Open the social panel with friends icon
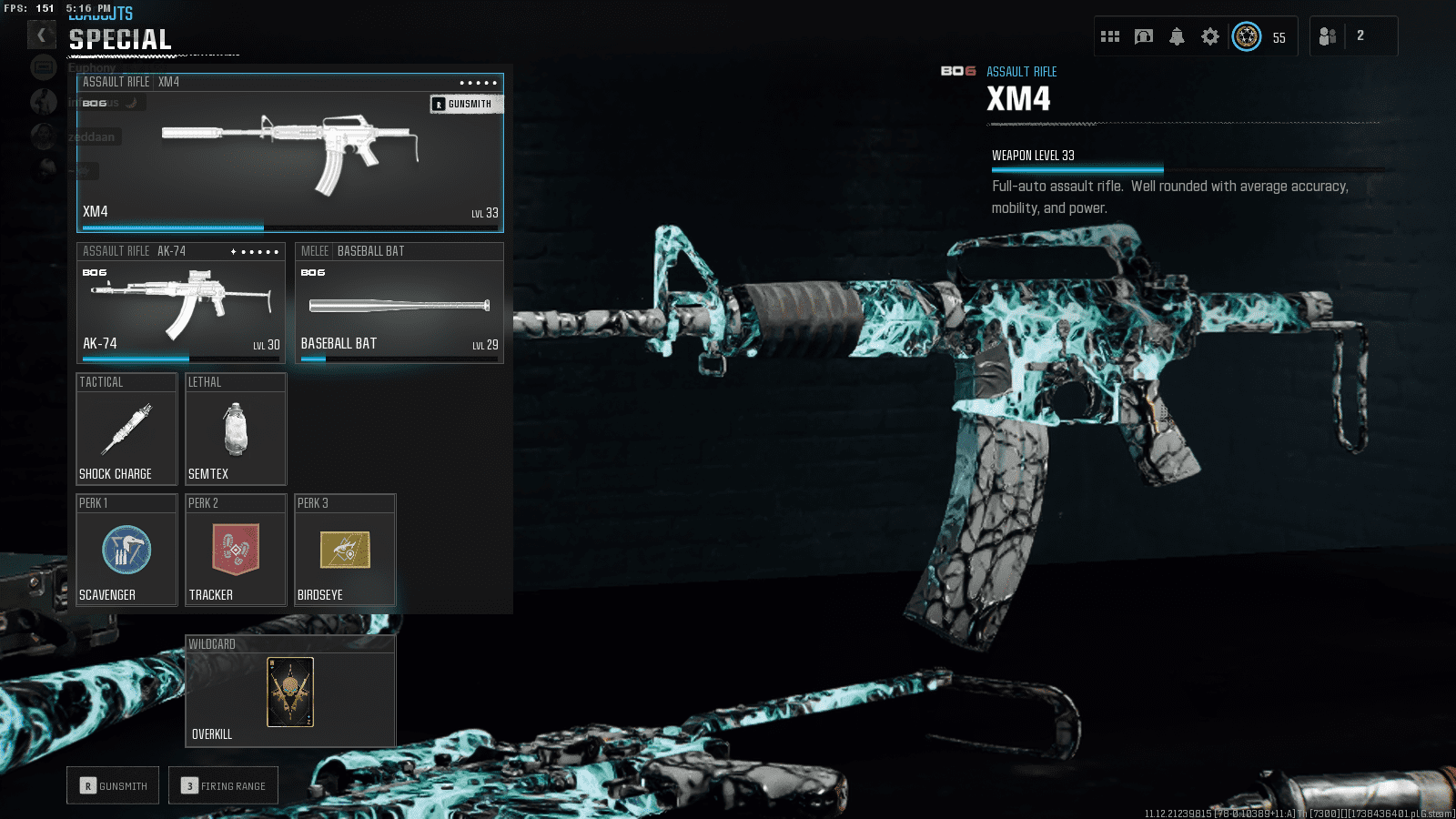 pyautogui.click(x=1327, y=36)
